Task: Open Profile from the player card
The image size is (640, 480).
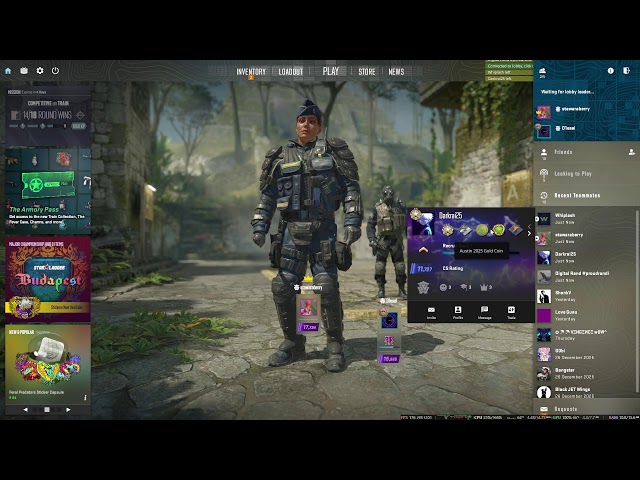Action: [x=458, y=312]
